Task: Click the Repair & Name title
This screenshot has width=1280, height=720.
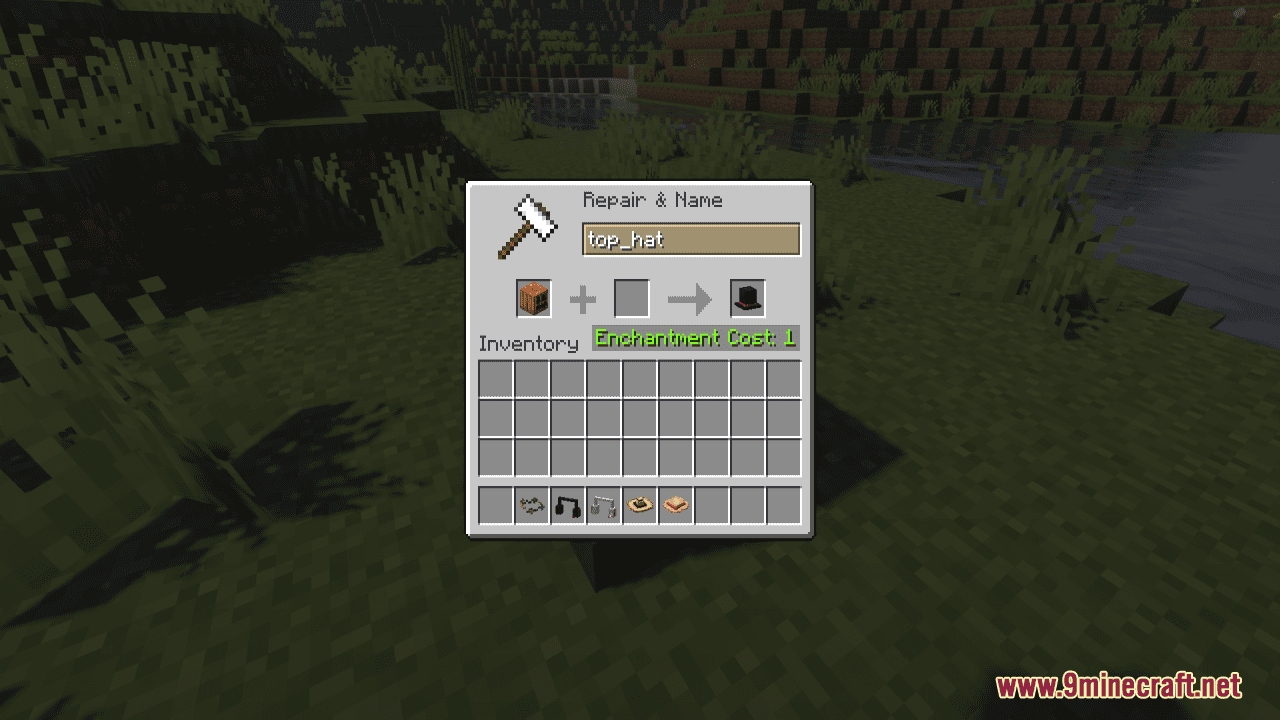Action: point(651,200)
